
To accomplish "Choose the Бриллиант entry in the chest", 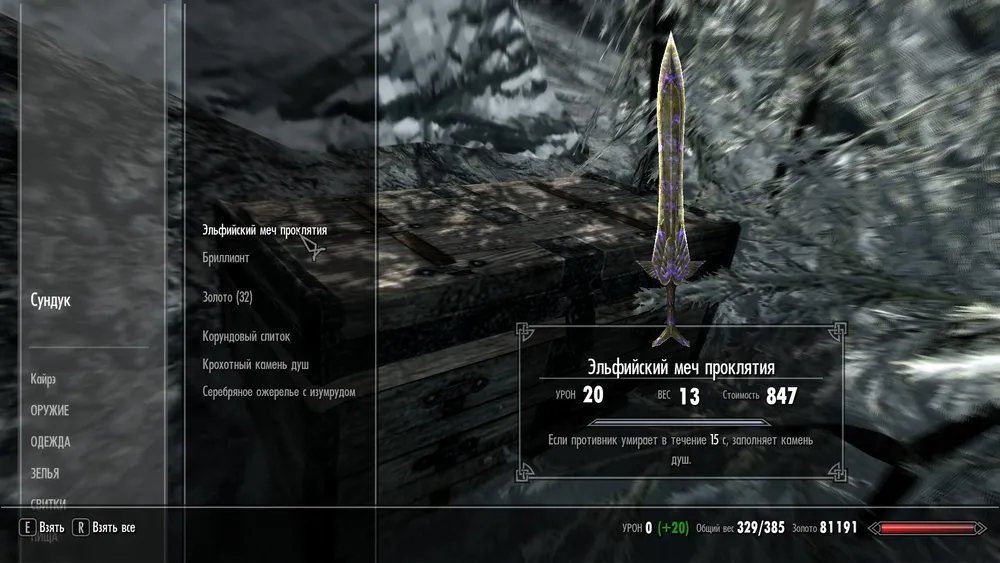I will click(x=226, y=257).
